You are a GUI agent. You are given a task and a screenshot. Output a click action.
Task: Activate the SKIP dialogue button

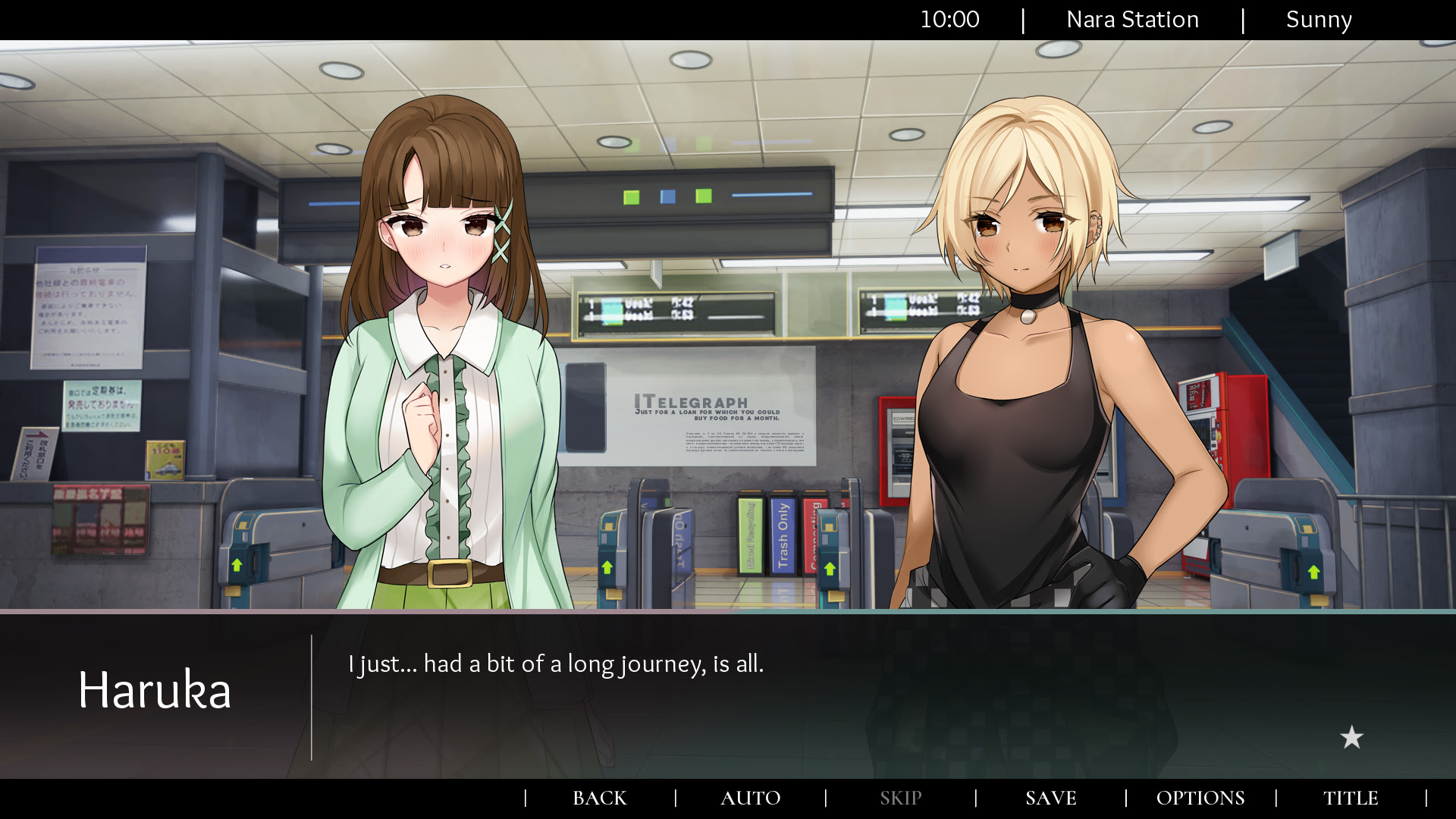[900, 798]
